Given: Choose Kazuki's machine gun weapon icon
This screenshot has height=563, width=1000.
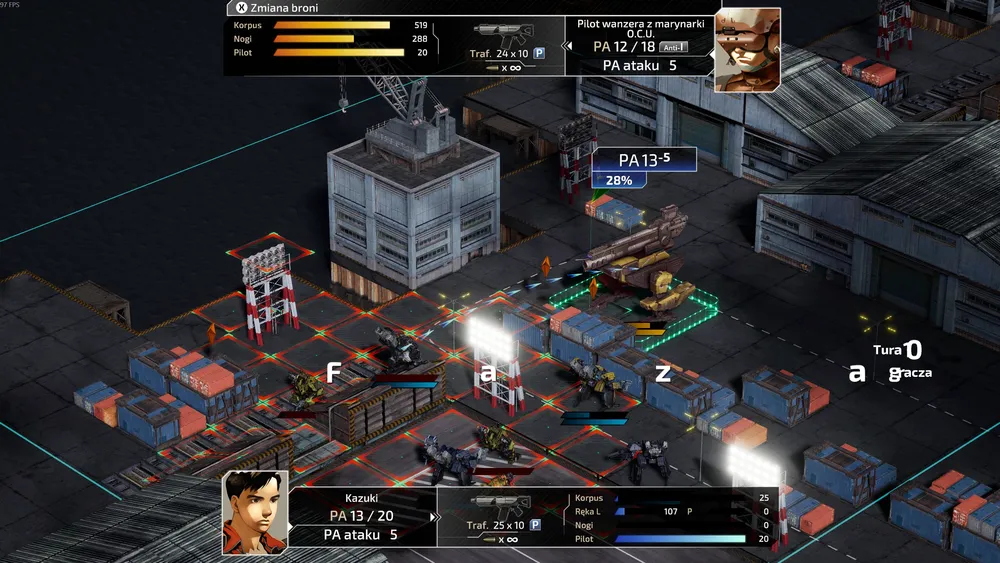Looking at the screenshot, I should click(500, 507).
